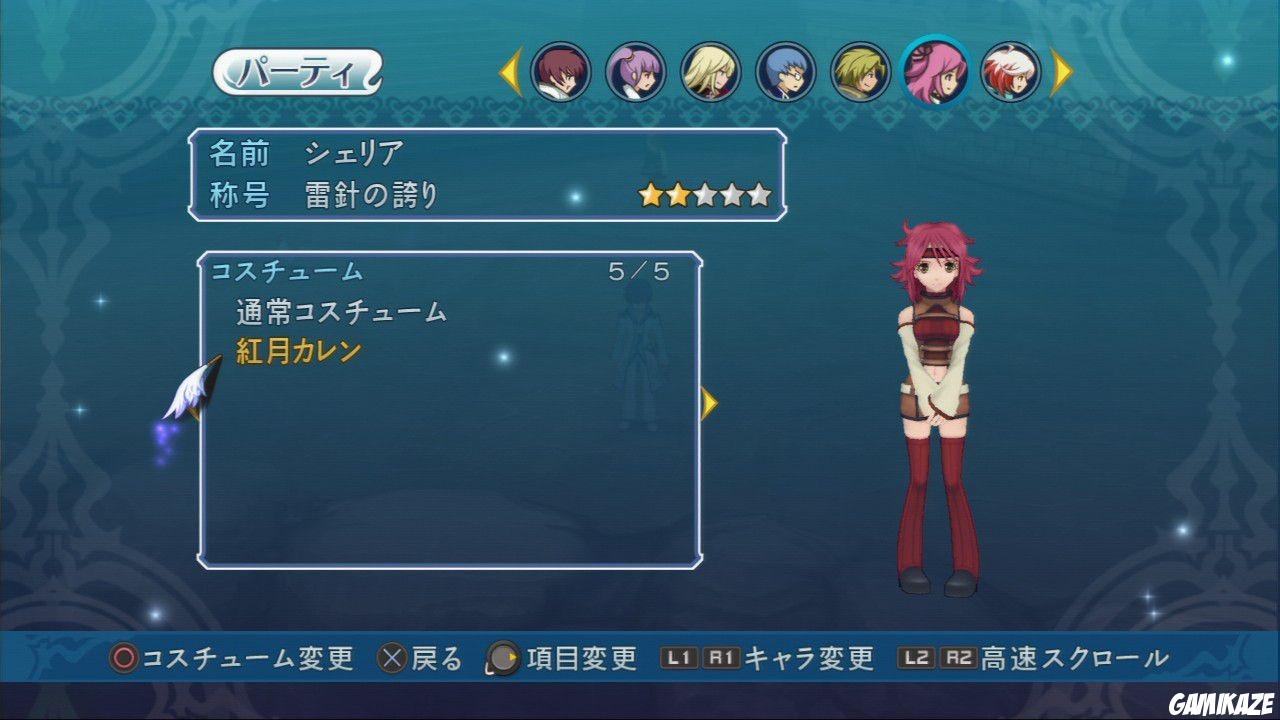Select the purple-haired girl character portrait
Screen dimensions: 1280x720
(x=636, y=72)
